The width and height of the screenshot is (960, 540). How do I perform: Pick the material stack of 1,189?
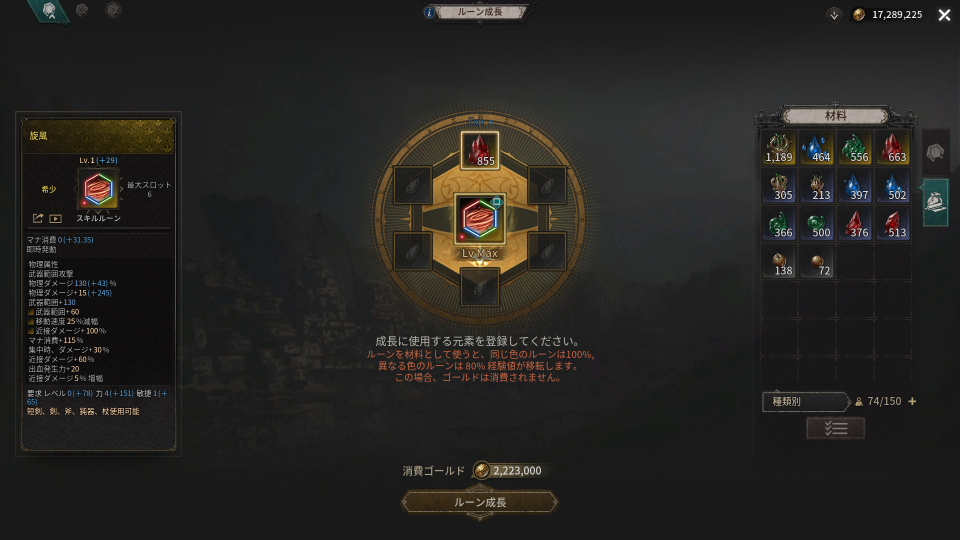pos(779,148)
